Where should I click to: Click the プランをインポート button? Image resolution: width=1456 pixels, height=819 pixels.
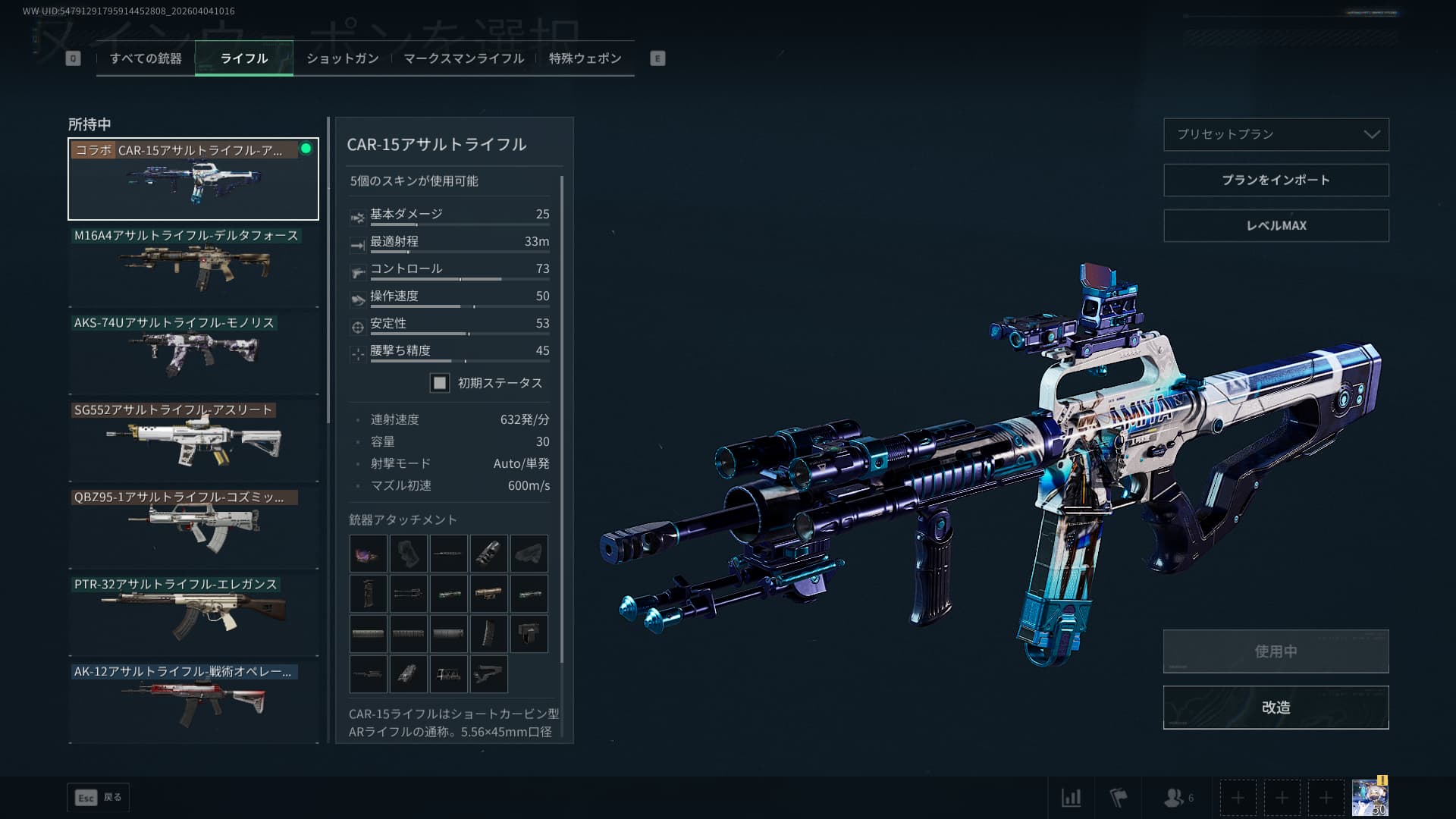pyautogui.click(x=1276, y=180)
